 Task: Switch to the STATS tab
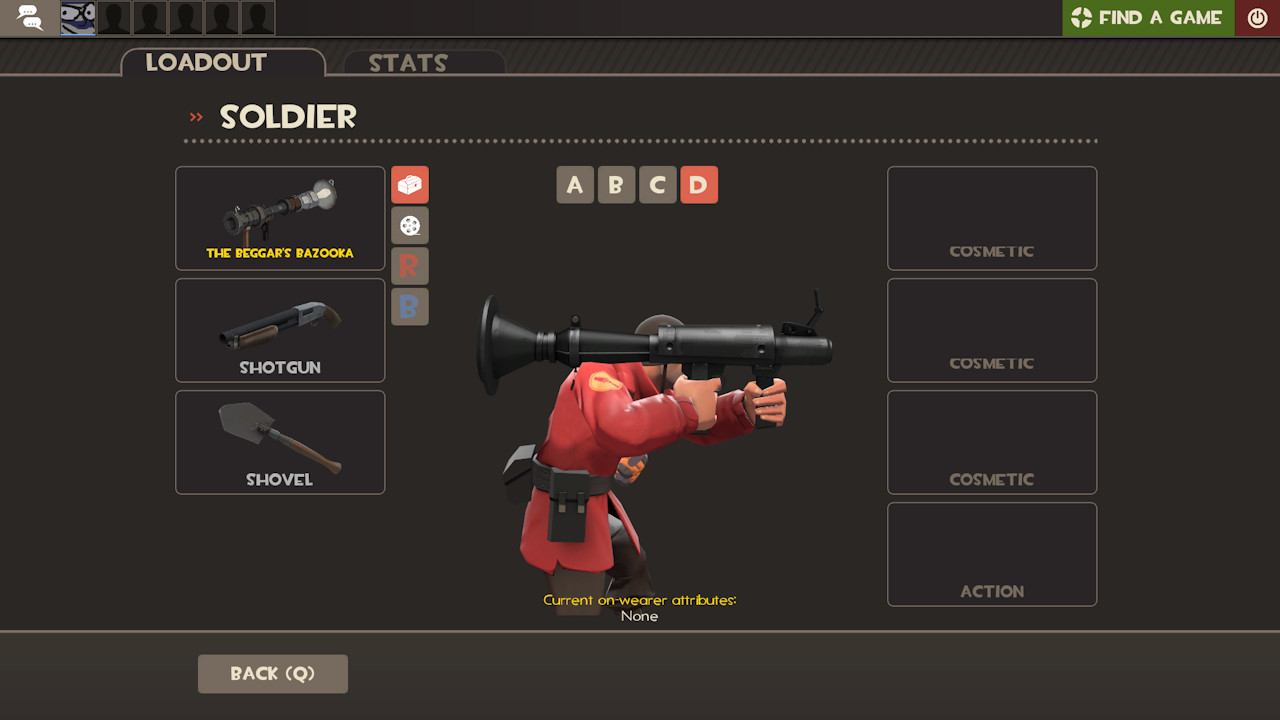click(409, 63)
